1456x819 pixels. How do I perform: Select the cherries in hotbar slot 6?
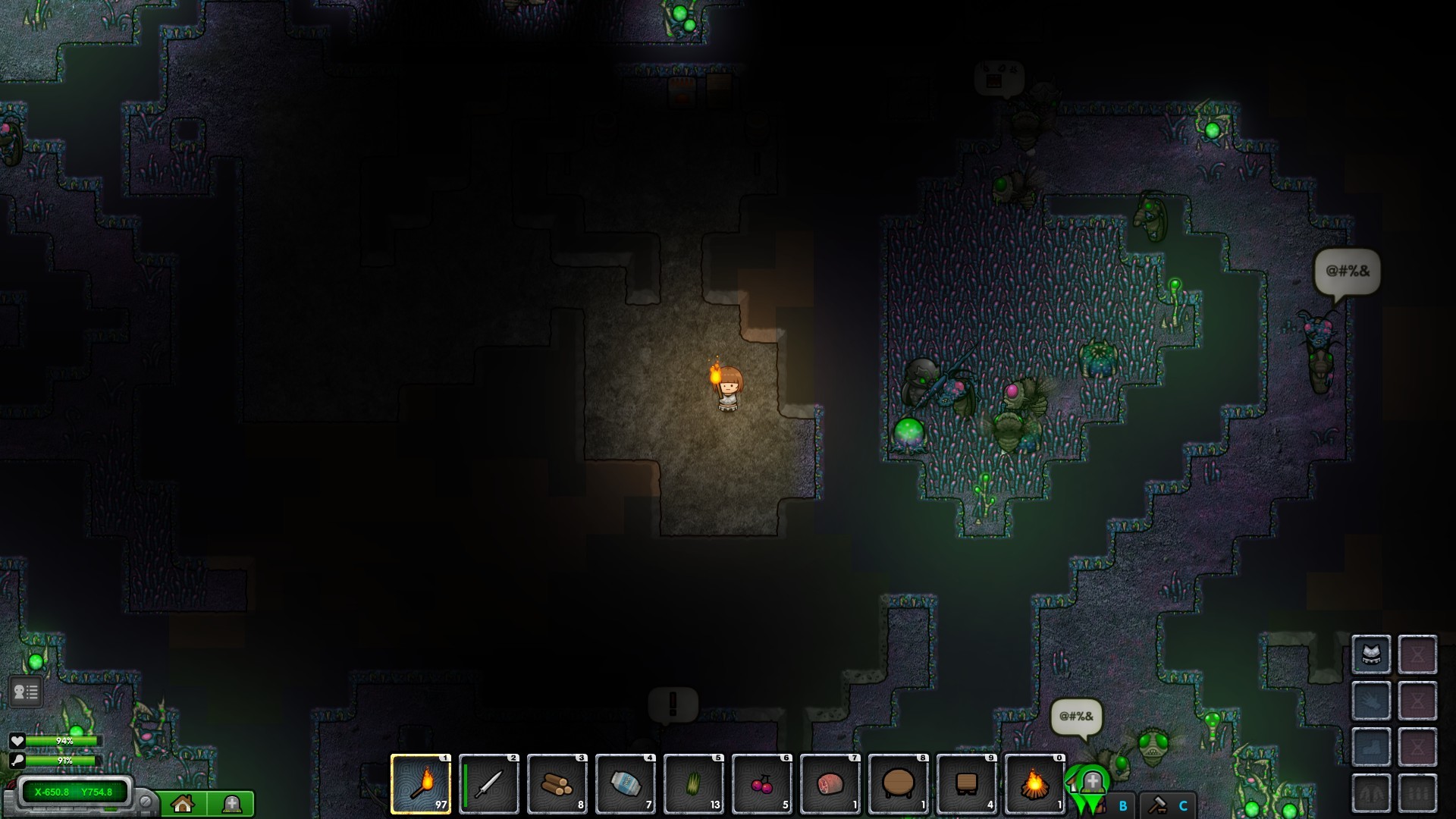(762, 785)
